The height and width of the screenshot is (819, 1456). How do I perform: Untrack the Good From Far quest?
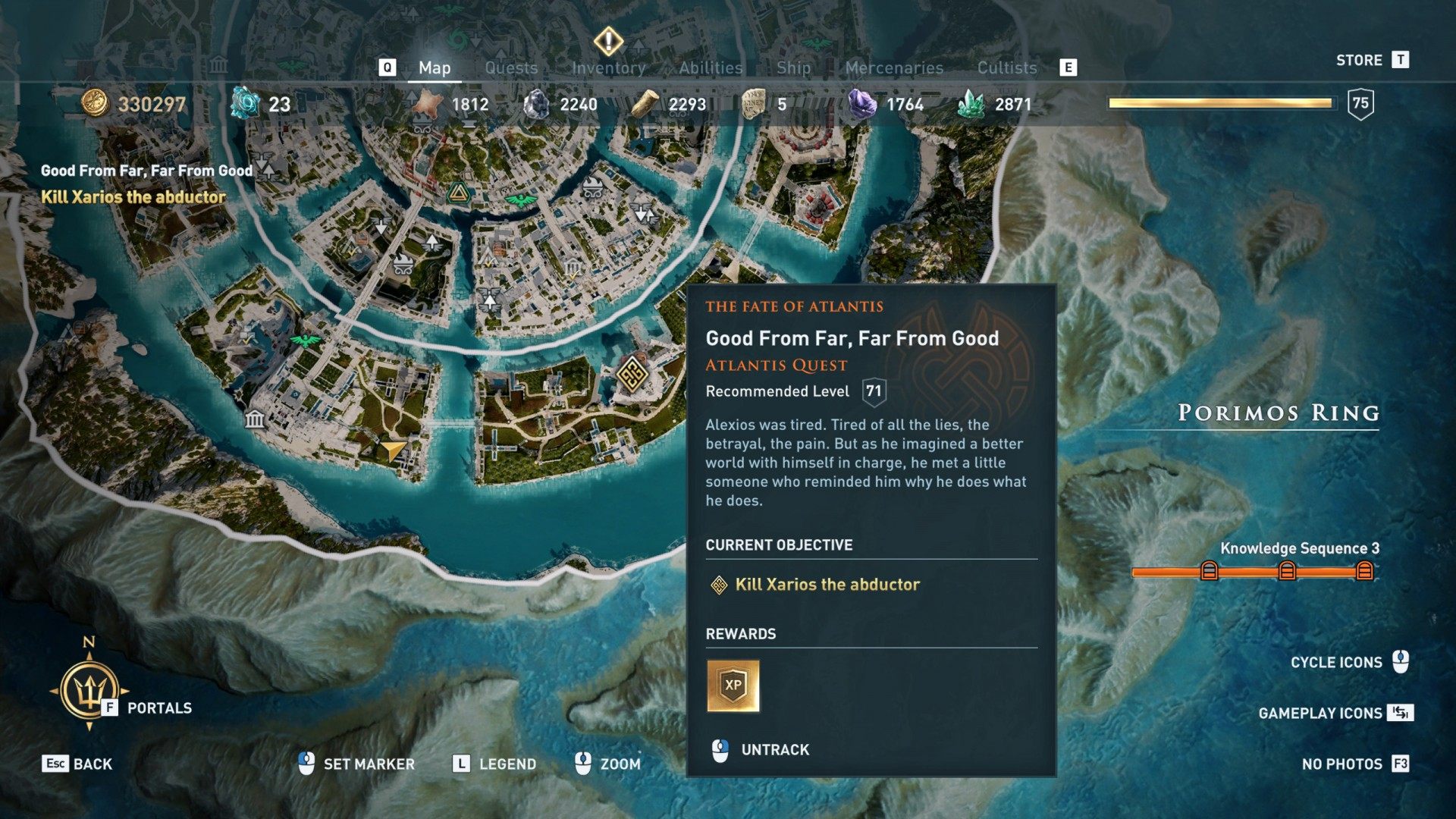[x=774, y=750]
